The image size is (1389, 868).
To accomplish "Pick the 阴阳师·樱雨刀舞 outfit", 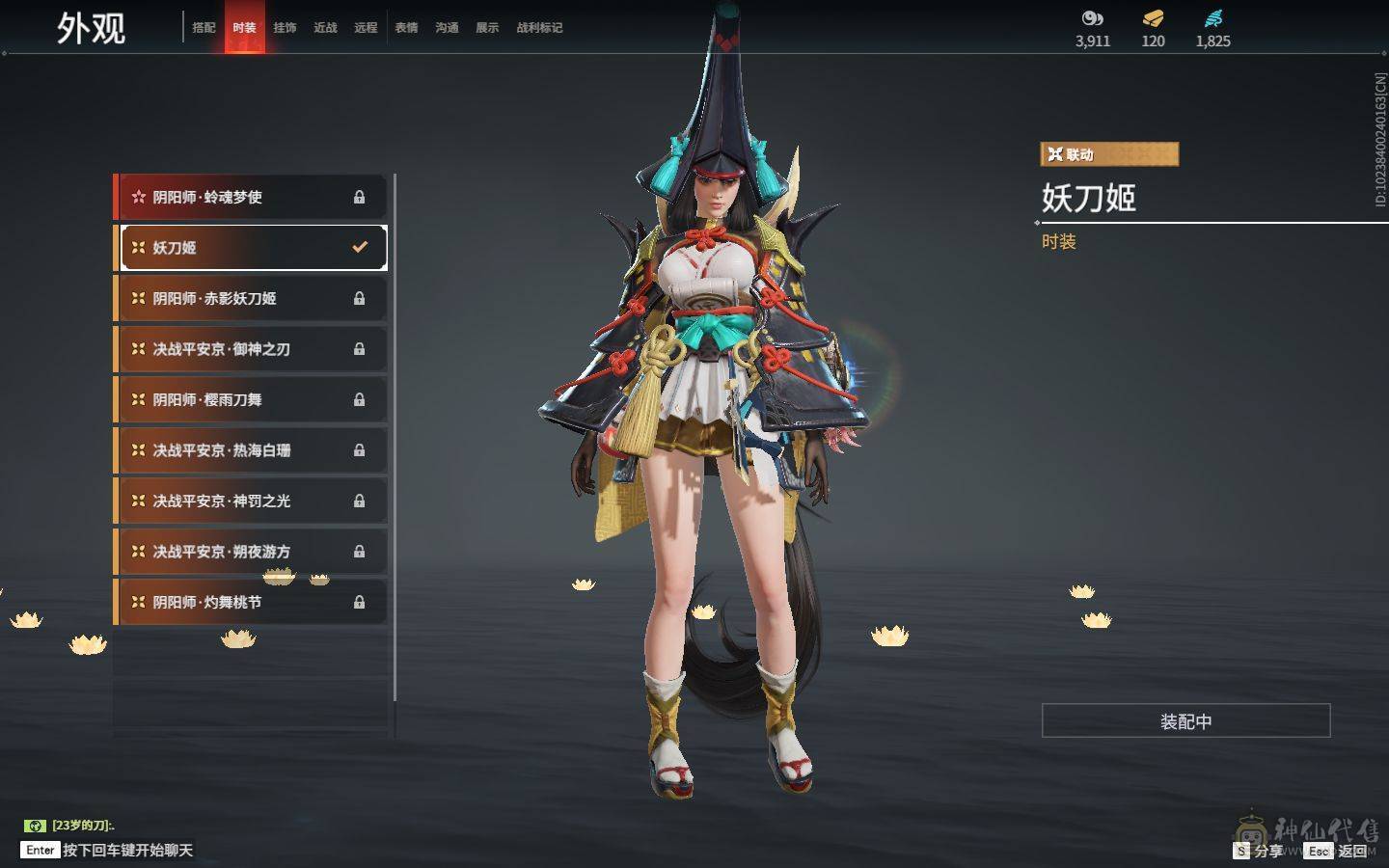I will pos(251,400).
